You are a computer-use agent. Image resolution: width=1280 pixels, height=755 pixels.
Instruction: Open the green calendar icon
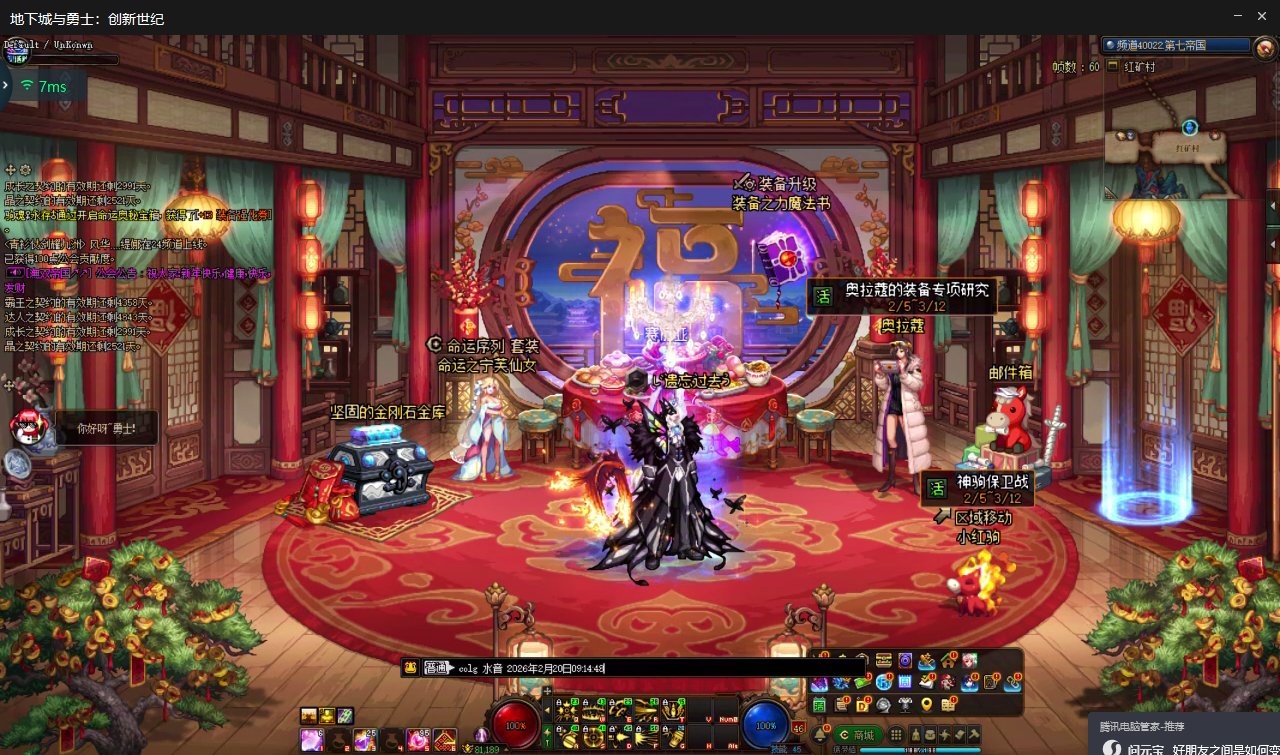coord(819,705)
